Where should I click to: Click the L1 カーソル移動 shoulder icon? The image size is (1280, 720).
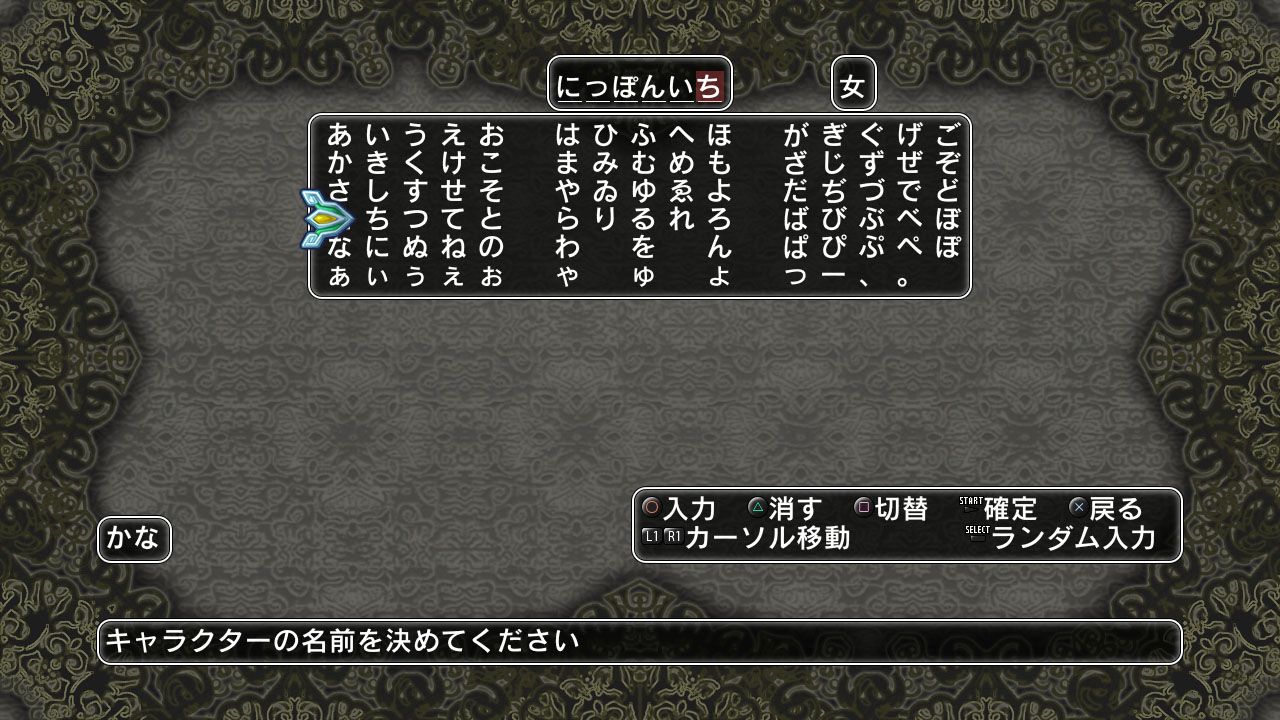650,534
